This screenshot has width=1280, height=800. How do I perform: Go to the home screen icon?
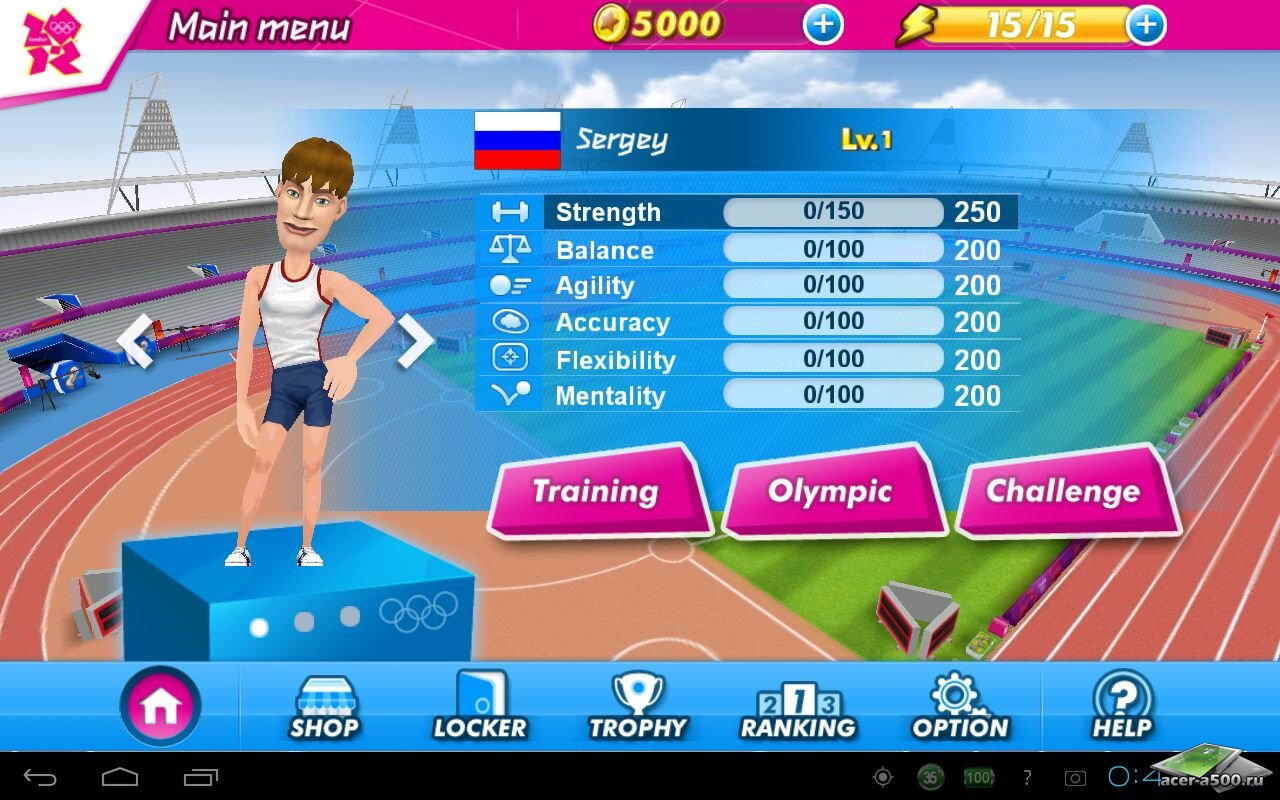pyautogui.click(x=160, y=706)
